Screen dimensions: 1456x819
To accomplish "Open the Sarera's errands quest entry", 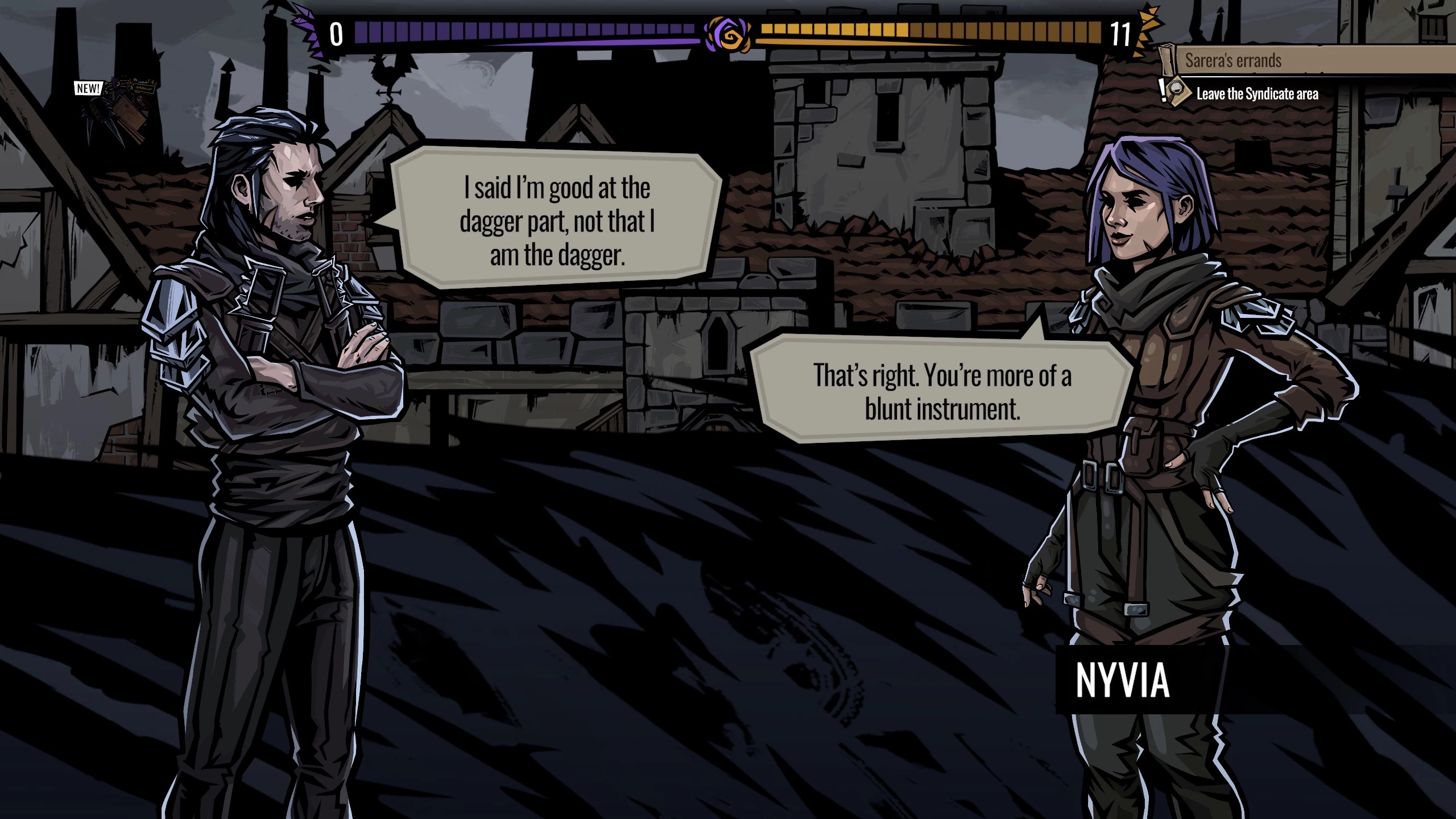I will pos(1233,60).
